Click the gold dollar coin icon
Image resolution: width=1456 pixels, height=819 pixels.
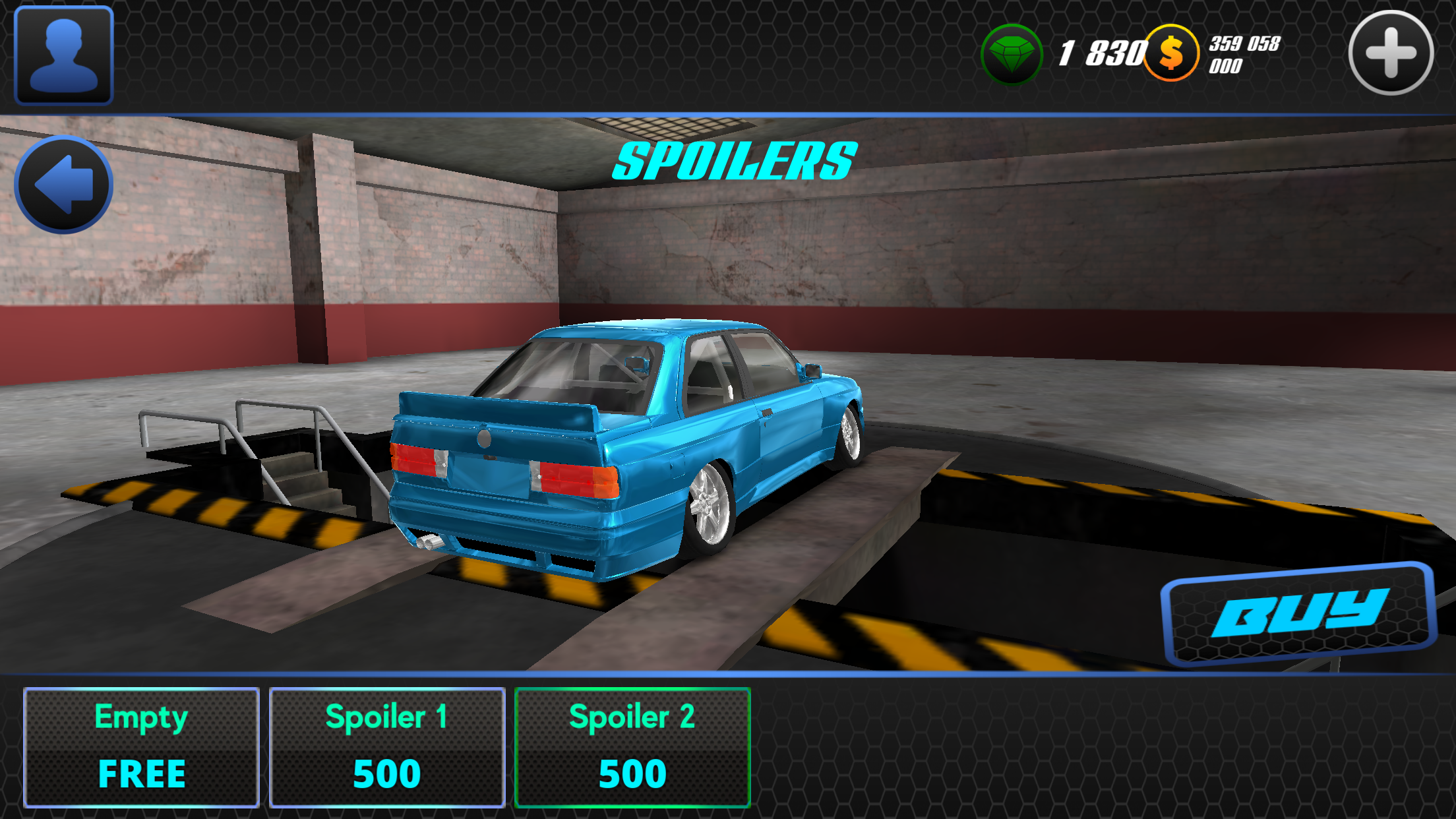(x=1171, y=53)
